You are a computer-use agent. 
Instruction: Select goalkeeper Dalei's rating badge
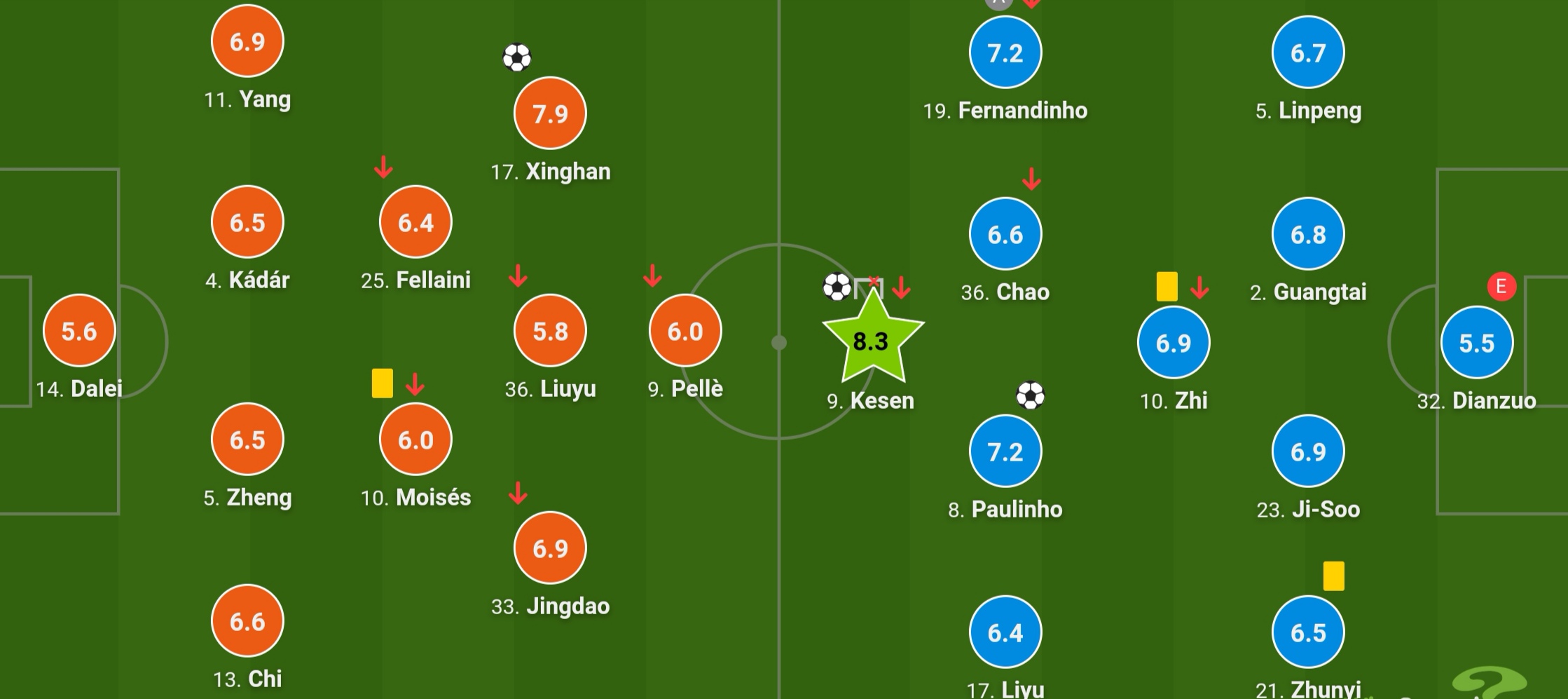coord(79,331)
